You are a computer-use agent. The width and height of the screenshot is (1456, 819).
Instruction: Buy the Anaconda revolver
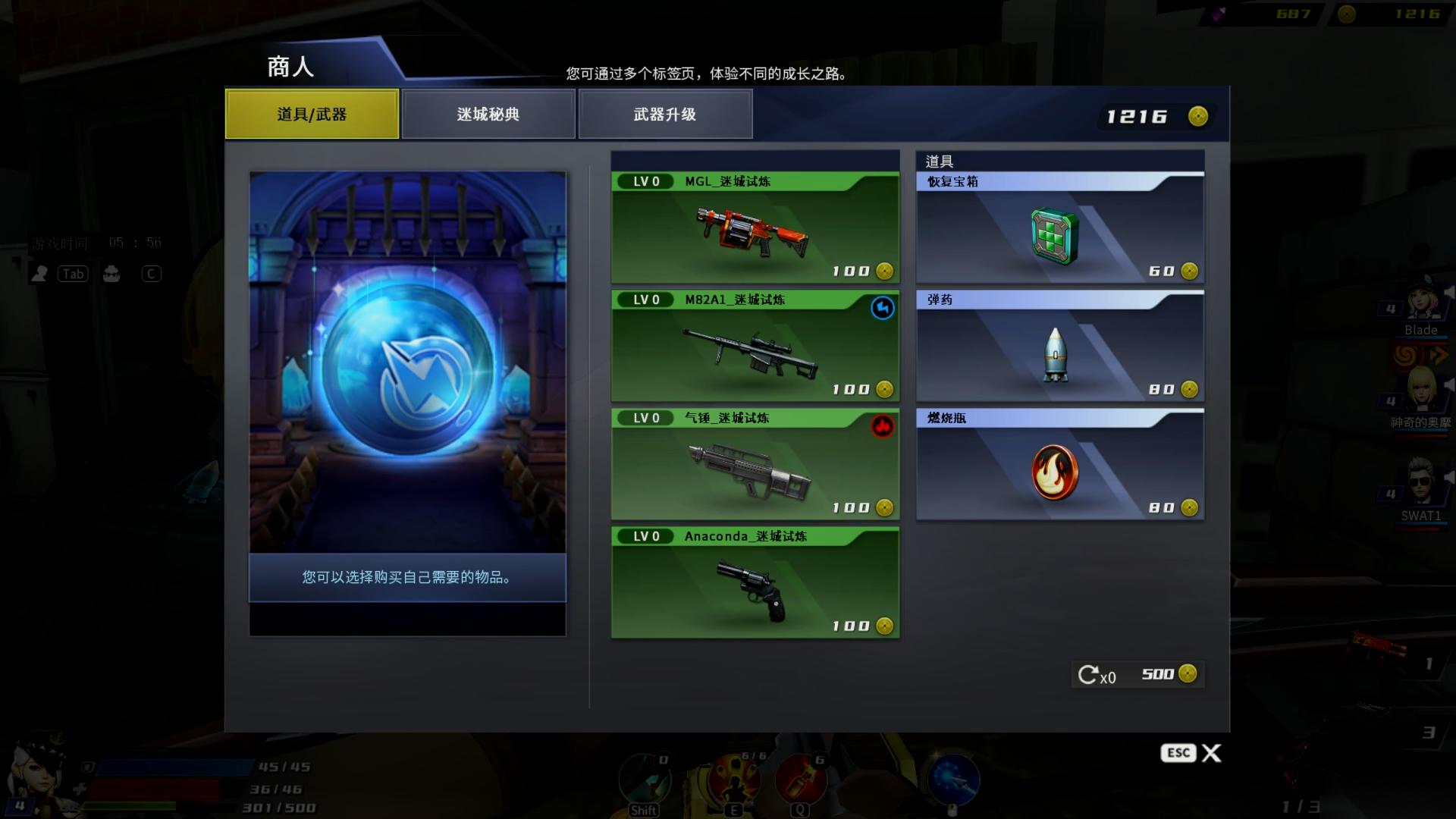pyautogui.click(x=755, y=583)
